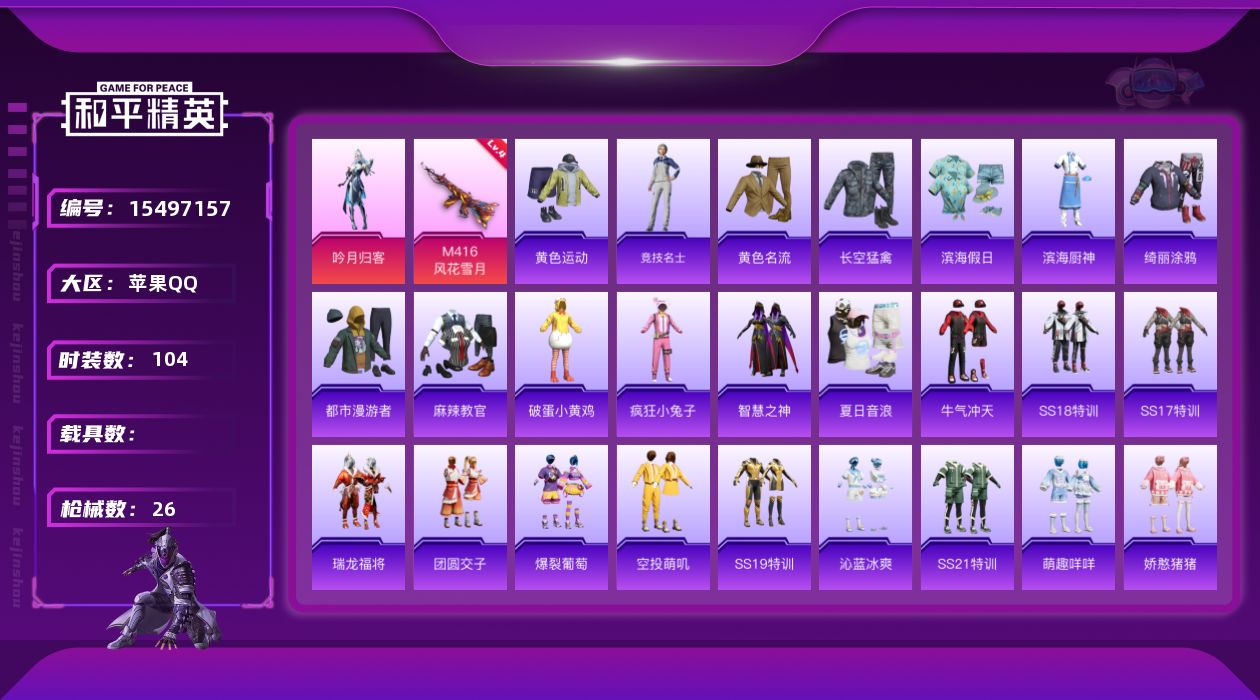Select the 牛气冲天 outfit tile
The width and height of the screenshot is (1260, 700).
click(967, 364)
